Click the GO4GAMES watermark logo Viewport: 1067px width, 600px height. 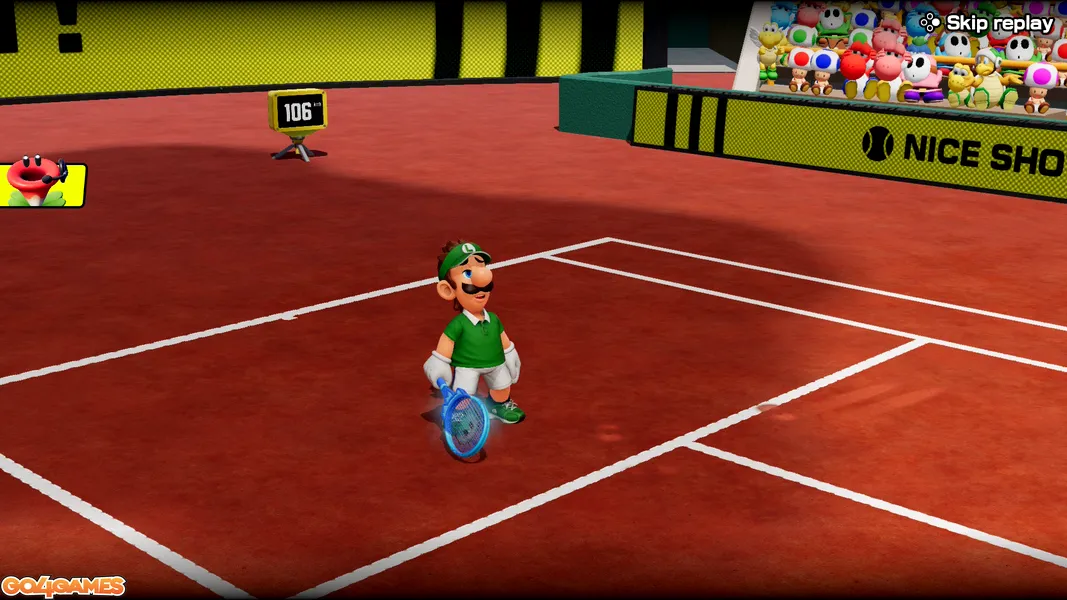[x=63, y=586]
